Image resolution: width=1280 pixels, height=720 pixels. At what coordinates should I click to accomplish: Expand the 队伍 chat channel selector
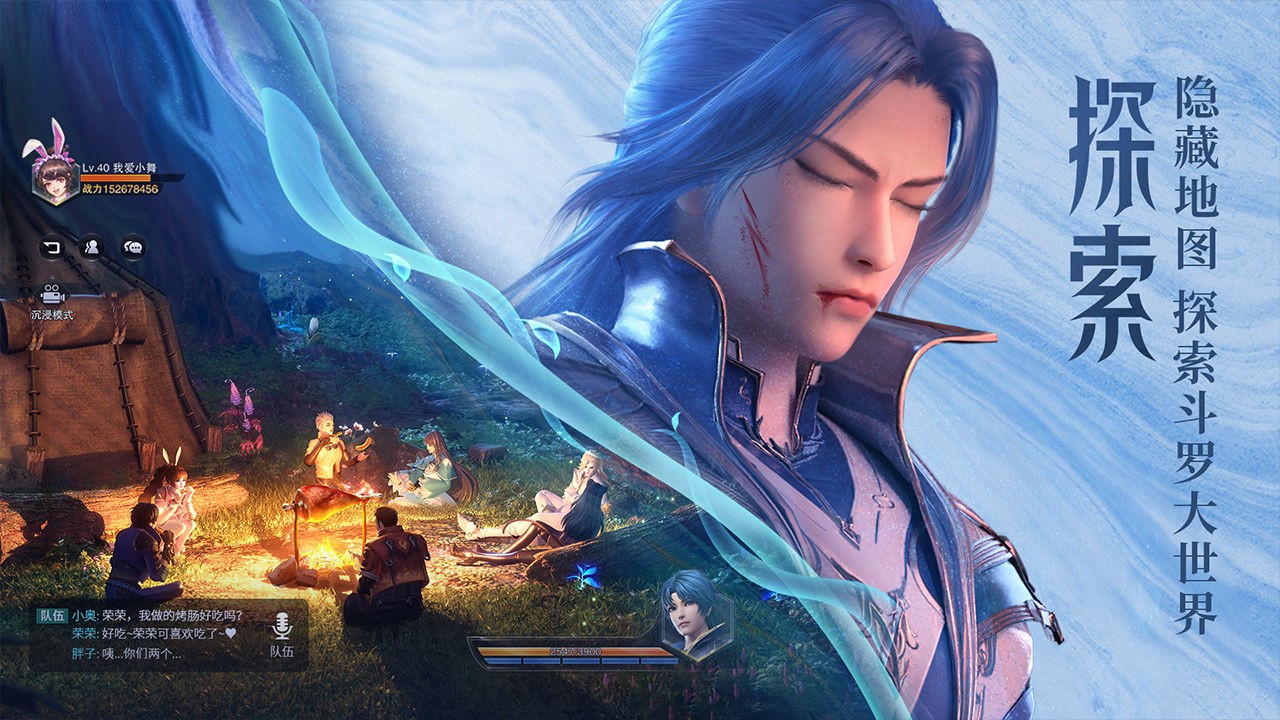pos(50,616)
